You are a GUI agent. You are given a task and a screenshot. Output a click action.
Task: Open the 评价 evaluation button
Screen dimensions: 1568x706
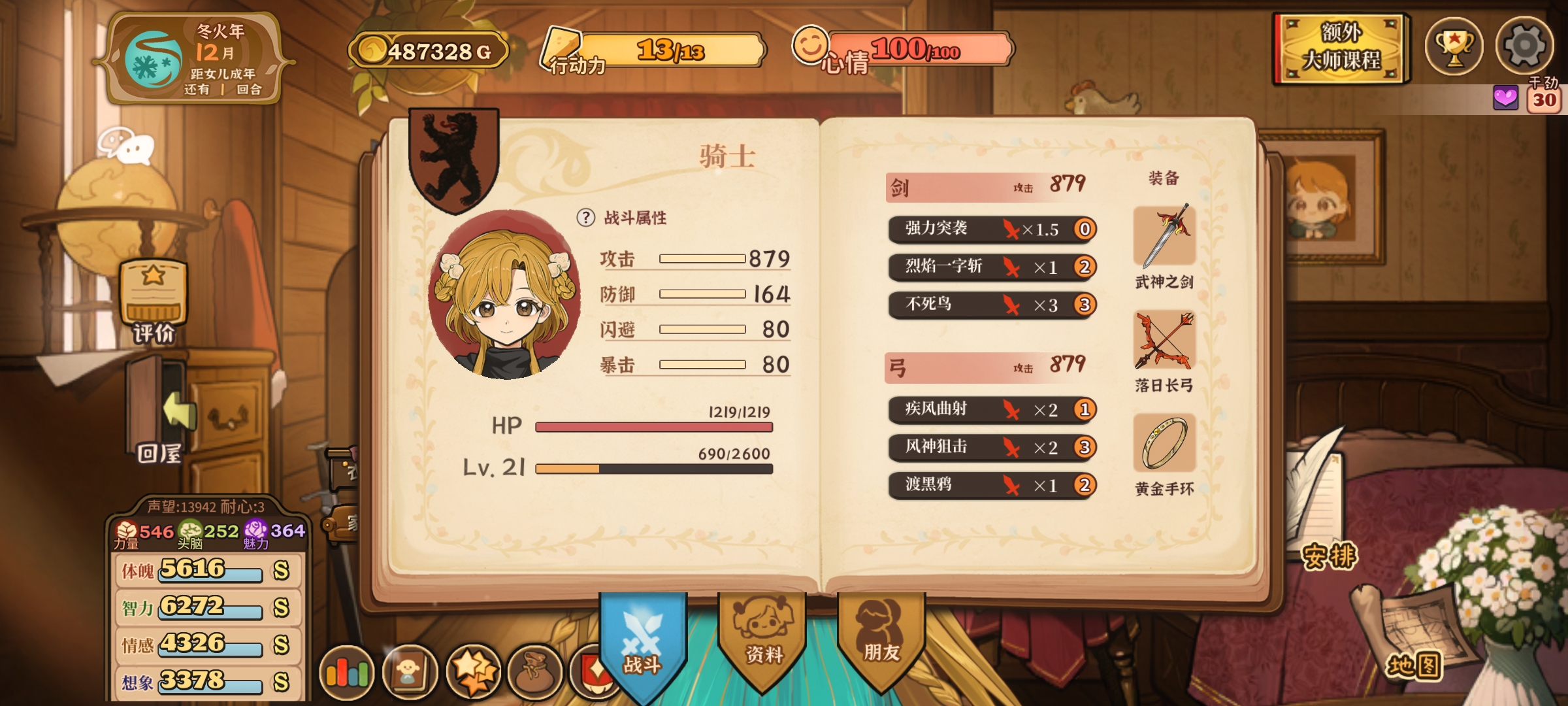point(154,301)
